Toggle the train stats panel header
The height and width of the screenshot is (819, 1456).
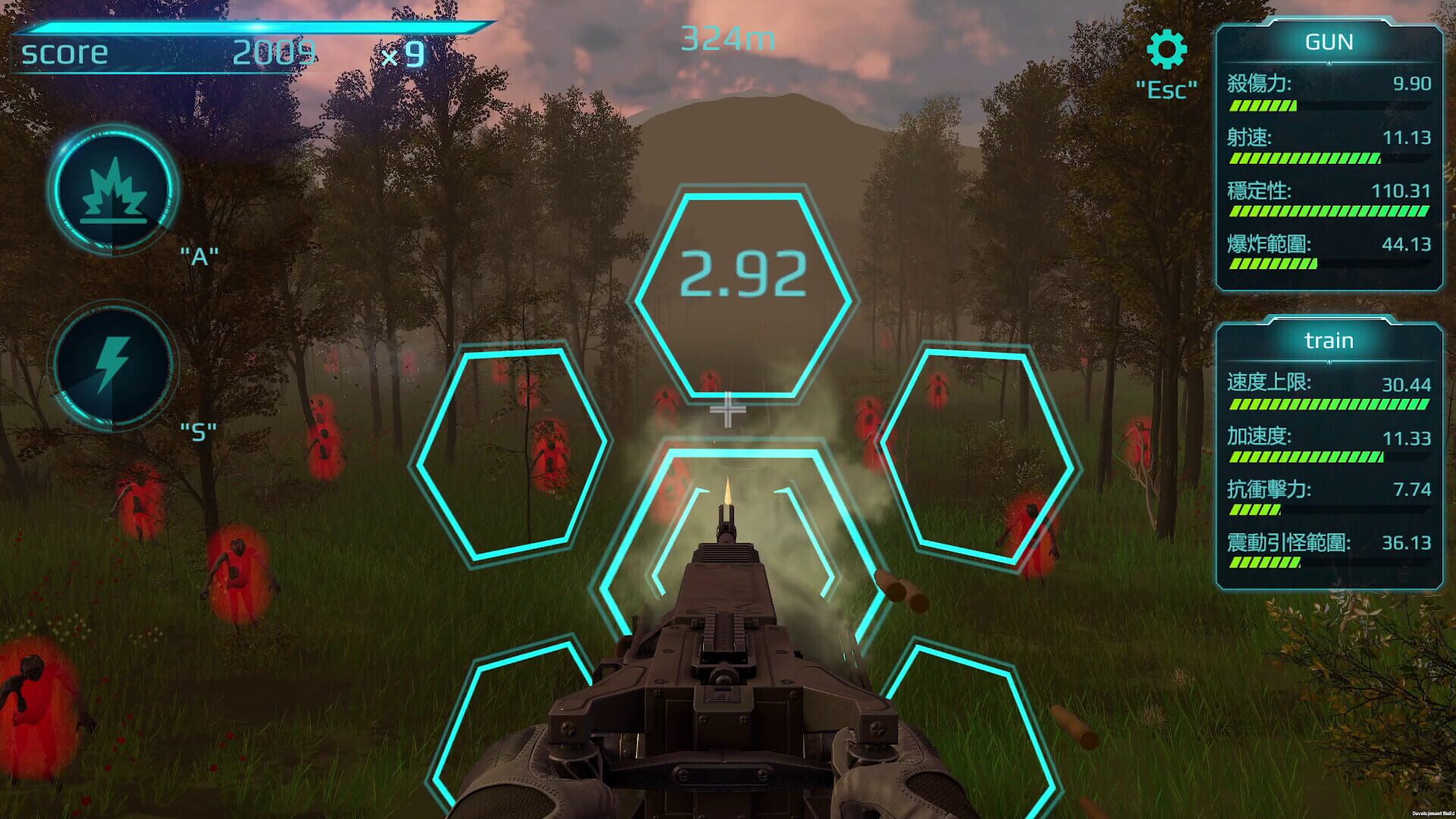pyautogui.click(x=1331, y=341)
